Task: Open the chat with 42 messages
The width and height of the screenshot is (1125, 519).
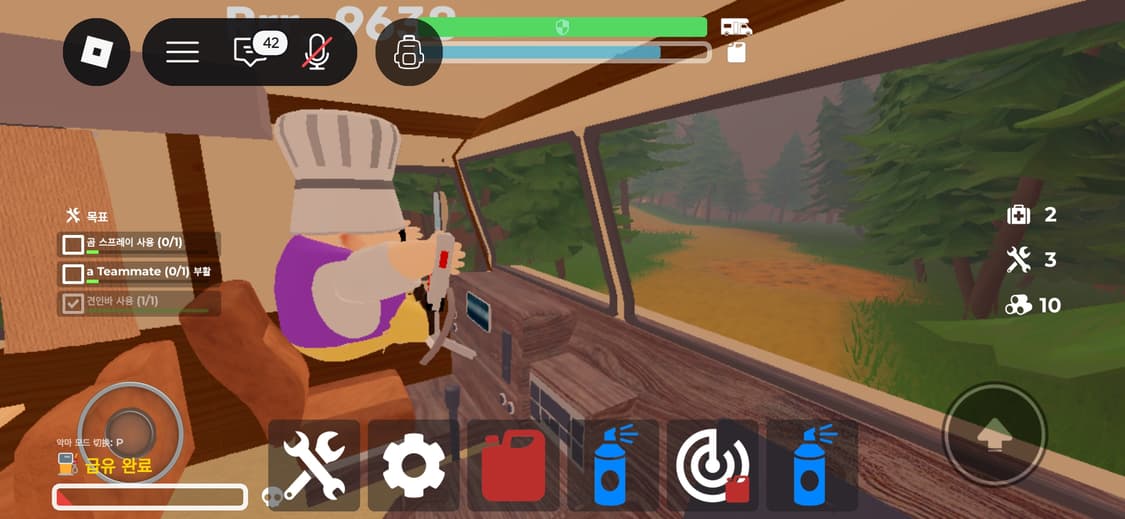Action: (250, 52)
